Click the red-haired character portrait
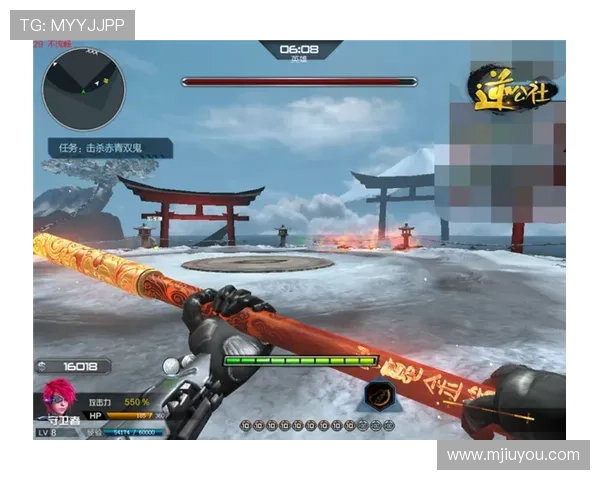600x480 pixels. (x=58, y=396)
